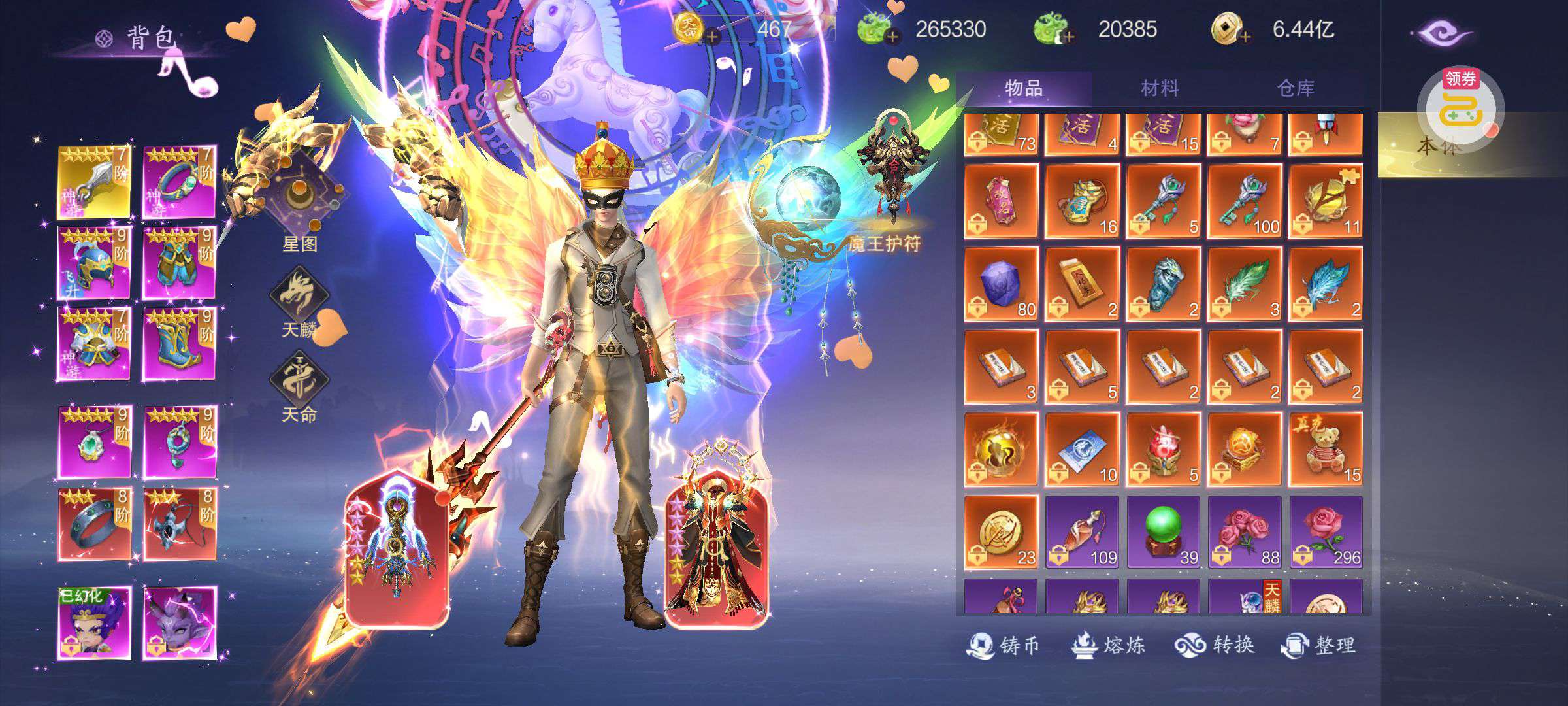Sort the bag with 整理
The image size is (1568, 706).
pyautogui.click(x=1318, y=645)
